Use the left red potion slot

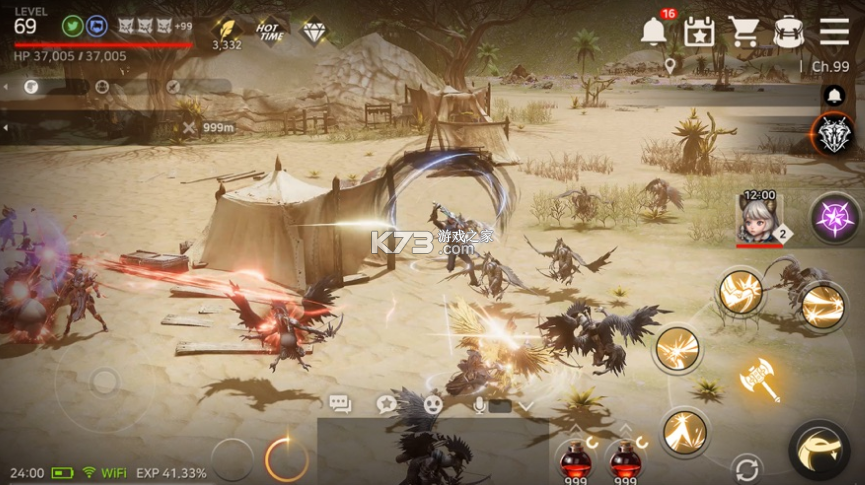click(x=574, y=460)
